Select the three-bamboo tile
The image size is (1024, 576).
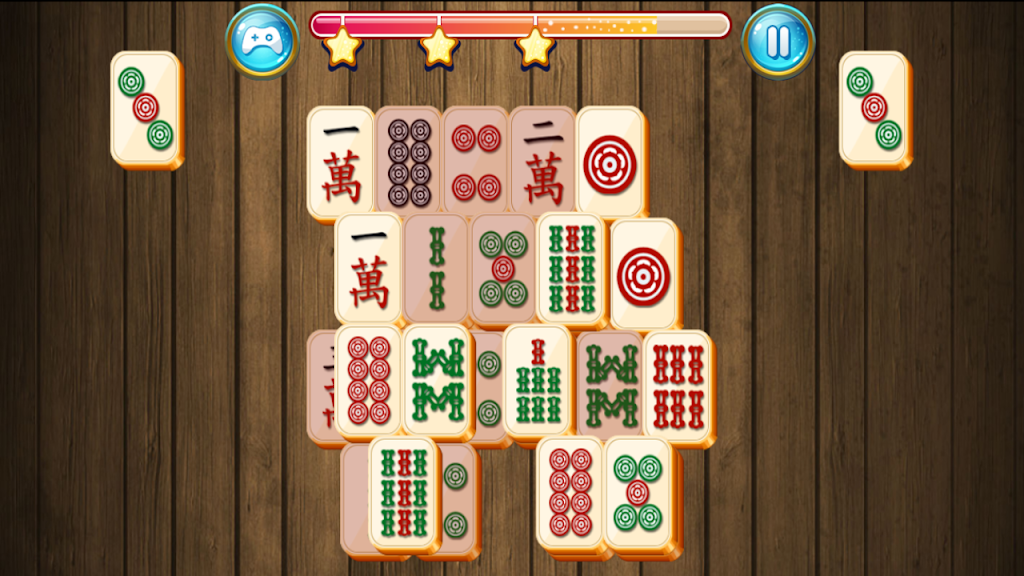[x=435, y=267]
